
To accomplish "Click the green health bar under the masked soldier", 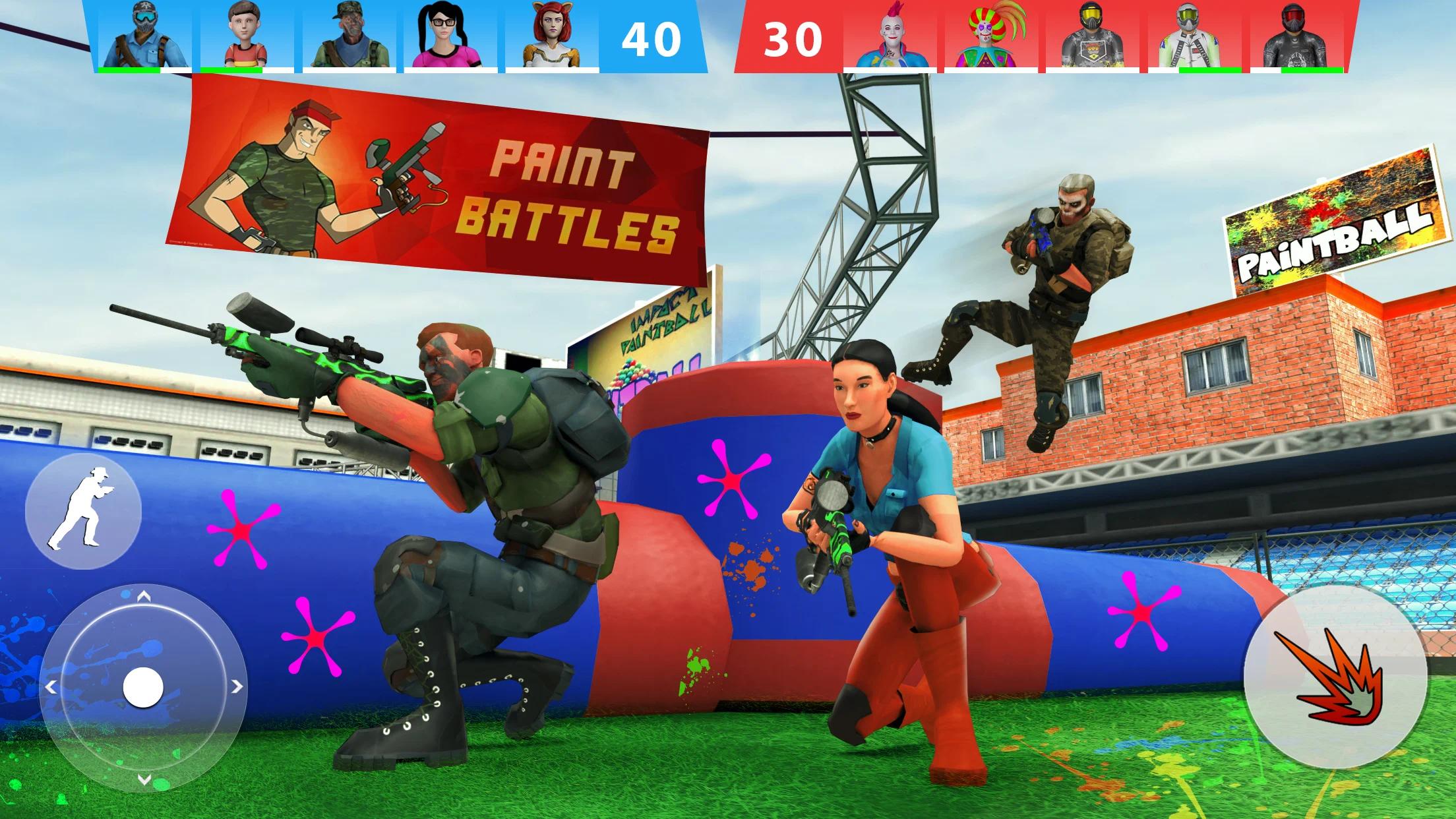I will point(129,70).
